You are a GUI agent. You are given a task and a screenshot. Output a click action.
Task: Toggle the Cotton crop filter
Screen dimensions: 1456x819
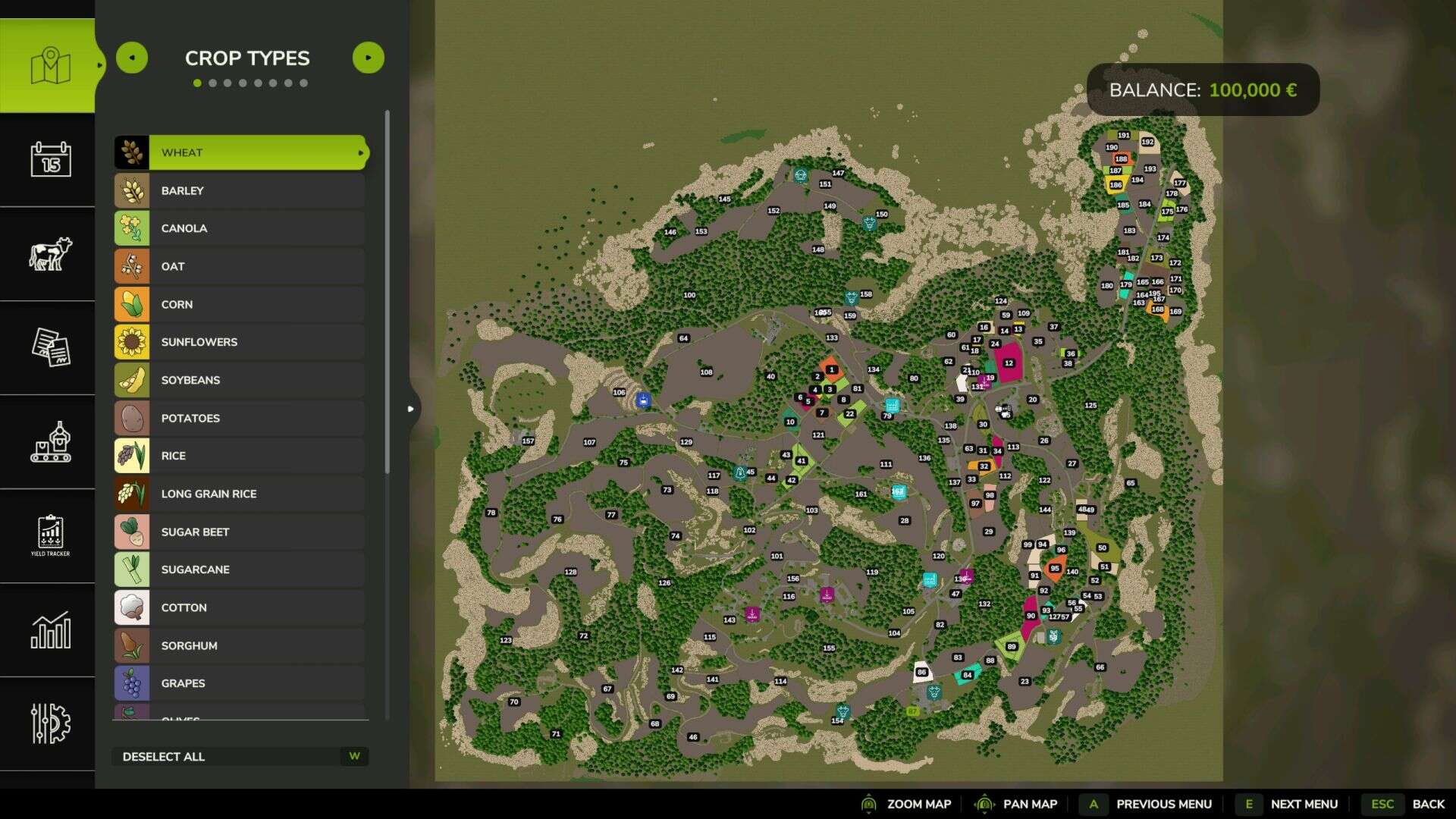point(240,607)
